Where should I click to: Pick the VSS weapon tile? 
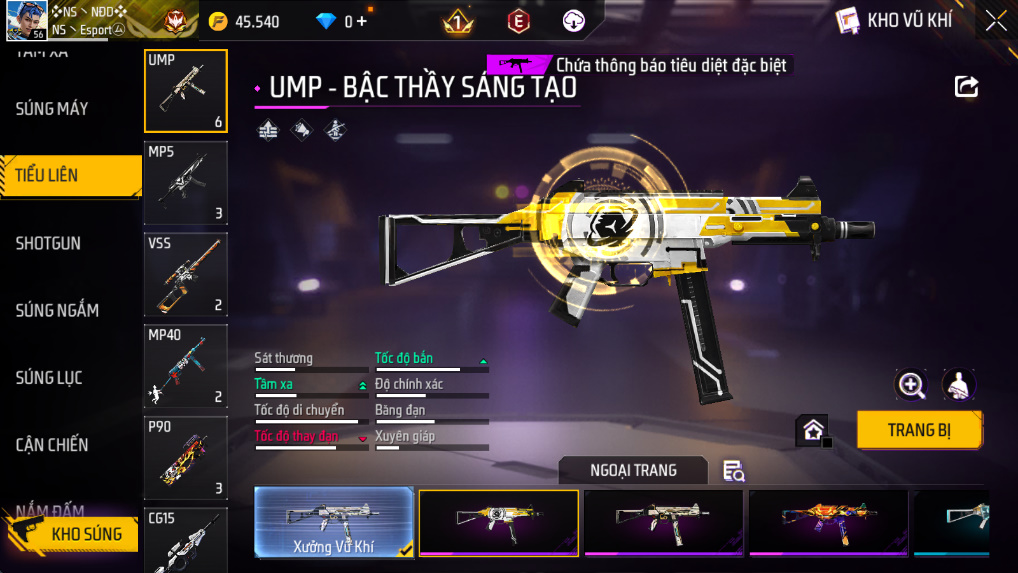click(186, 274)
